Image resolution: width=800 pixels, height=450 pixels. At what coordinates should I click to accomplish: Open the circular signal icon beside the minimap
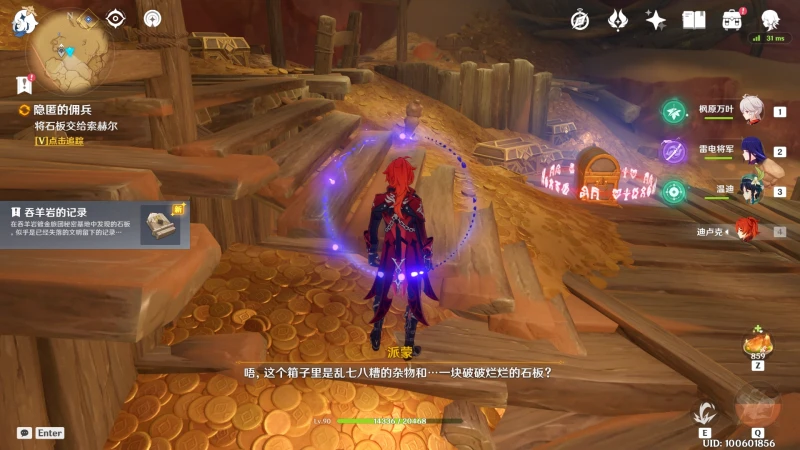pos(152,18)
